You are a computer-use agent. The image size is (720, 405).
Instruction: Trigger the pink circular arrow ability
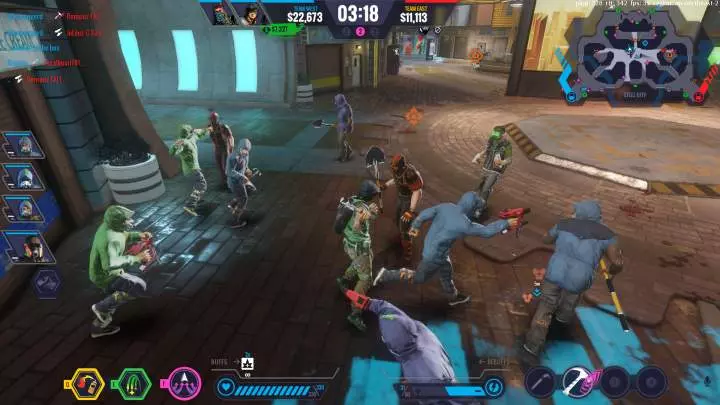tap(184, 383)
